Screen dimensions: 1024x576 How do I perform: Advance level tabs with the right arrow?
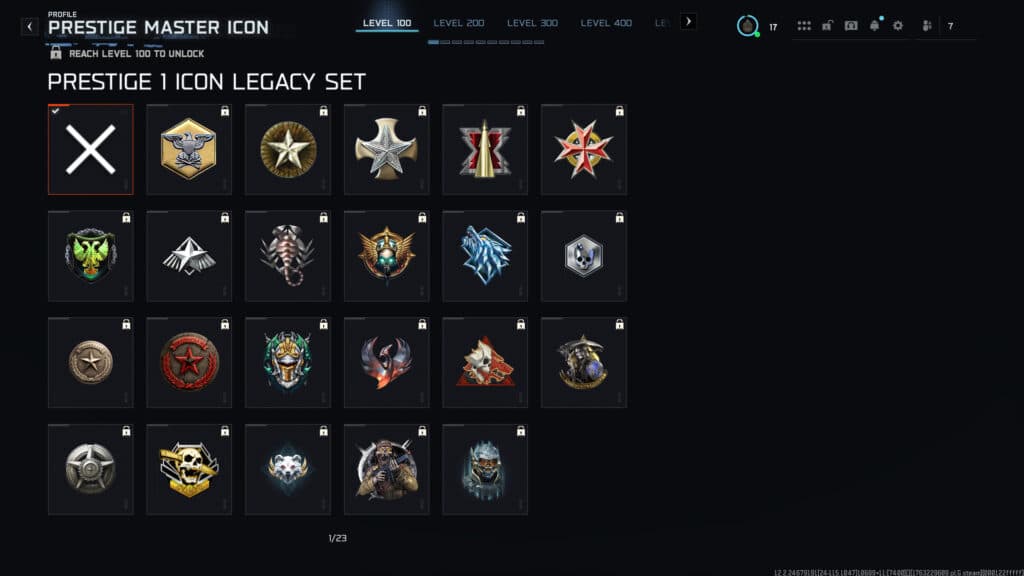tap(688, 21)
